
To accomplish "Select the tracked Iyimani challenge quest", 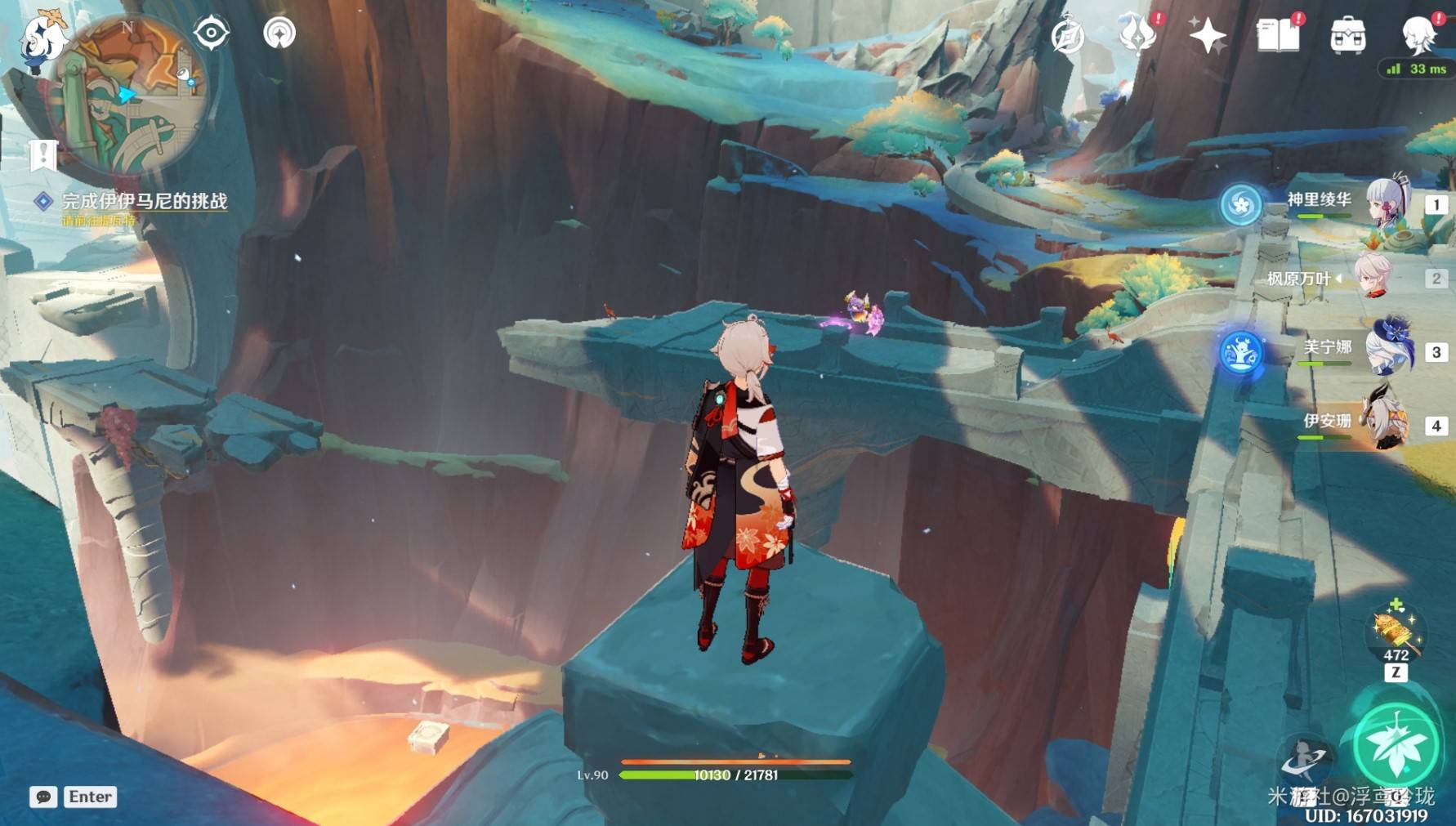I will pos(144,201).
